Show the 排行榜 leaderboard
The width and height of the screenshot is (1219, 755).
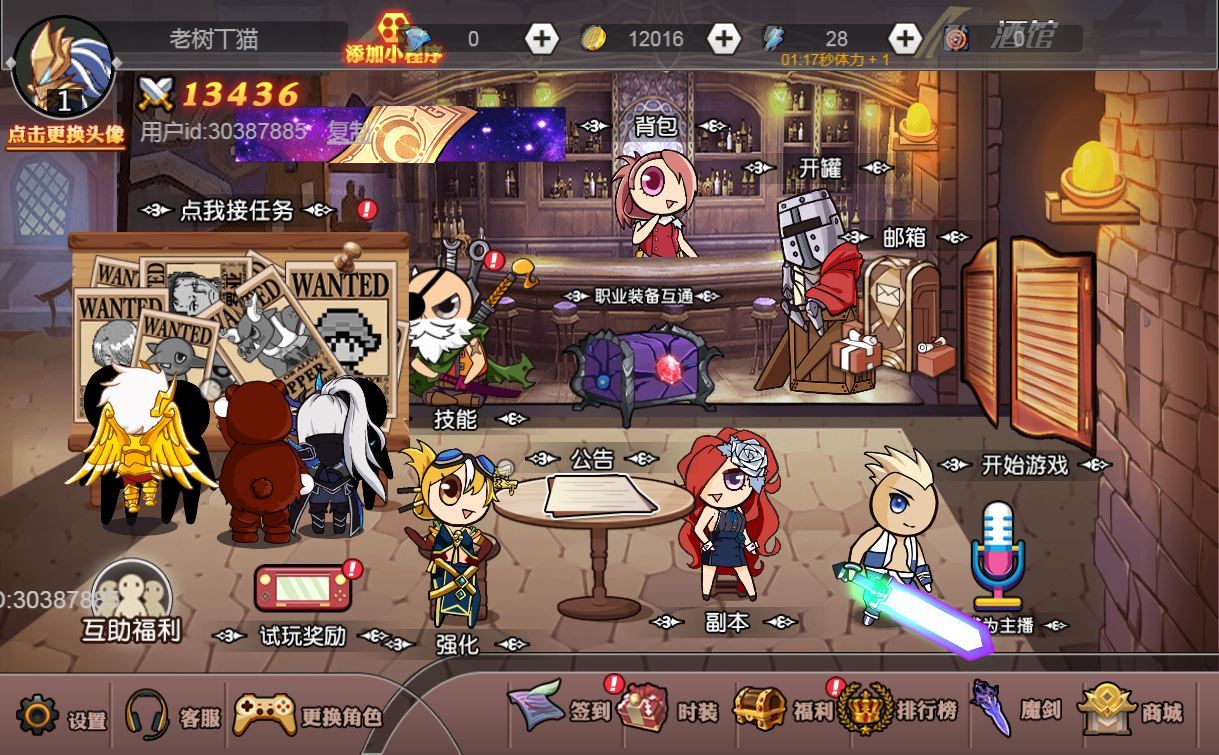[897, 710]
